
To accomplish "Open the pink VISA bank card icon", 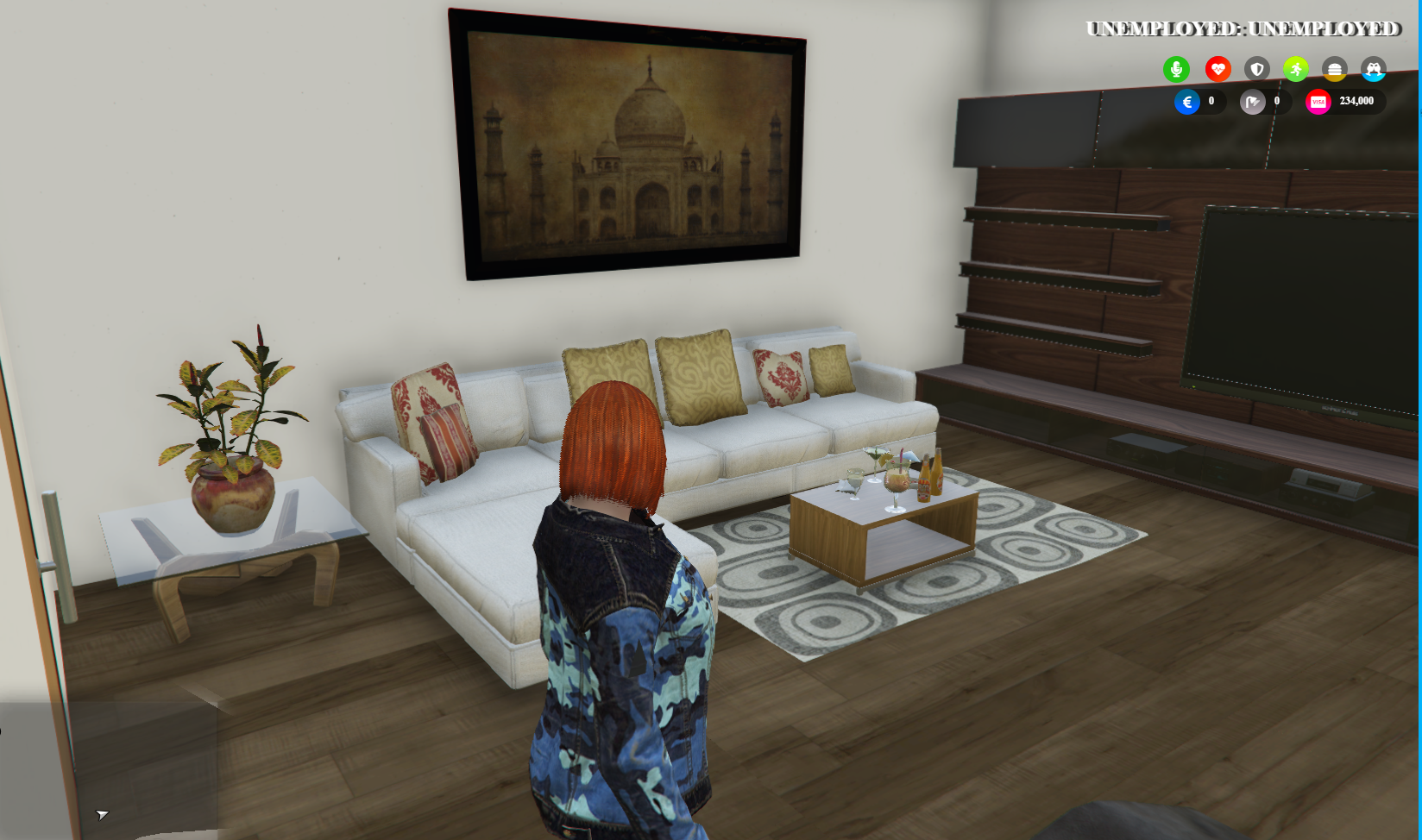I will coord(1318,101).
